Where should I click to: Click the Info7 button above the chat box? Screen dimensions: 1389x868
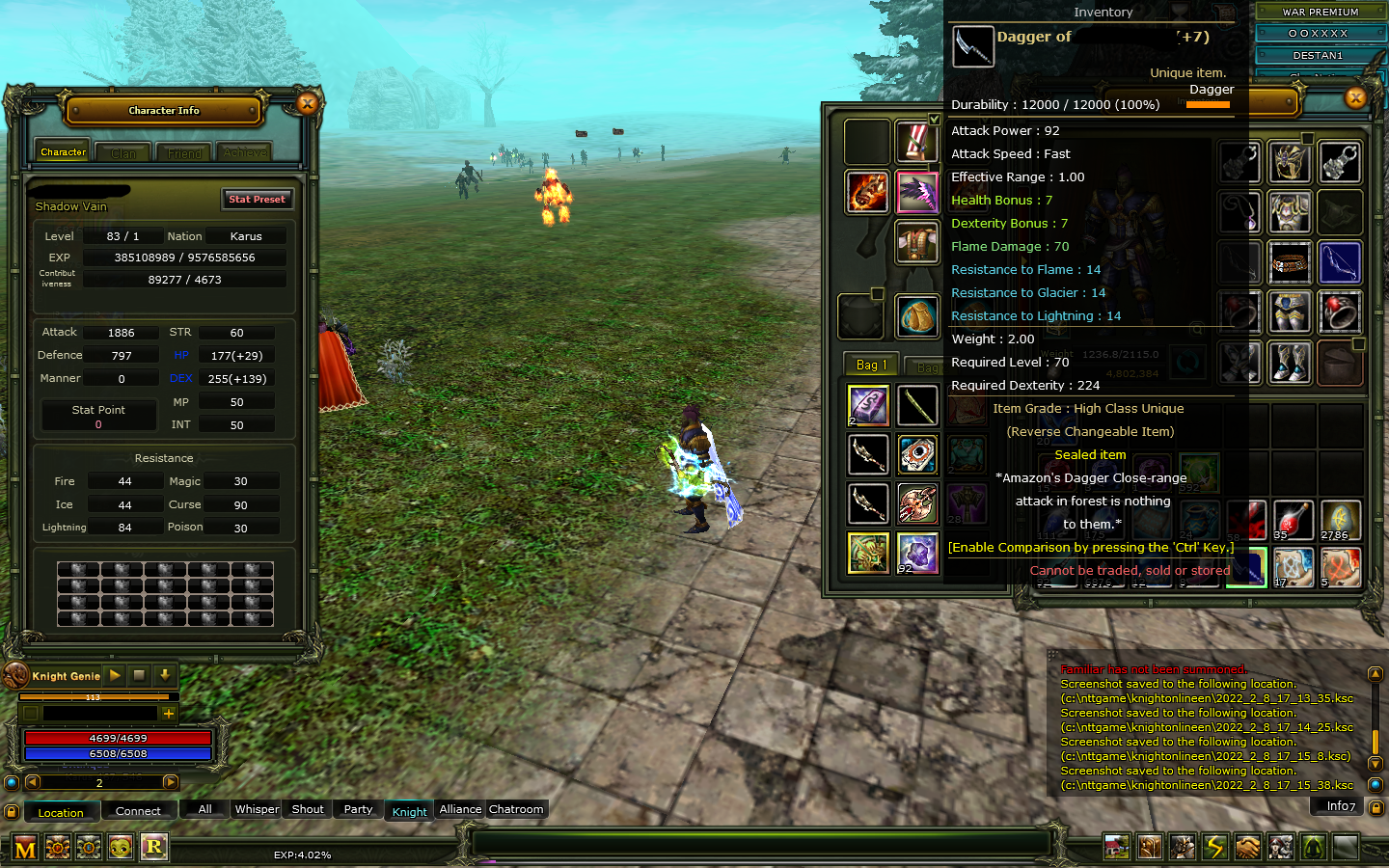(1337, 805)
